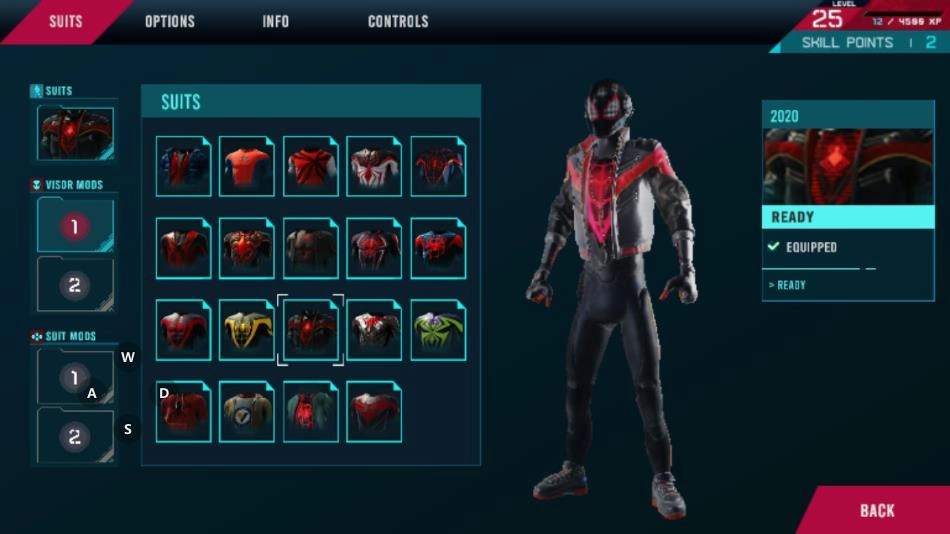Select the green spider suit
The height and width of the screenshot is (534, 950).
438,330
